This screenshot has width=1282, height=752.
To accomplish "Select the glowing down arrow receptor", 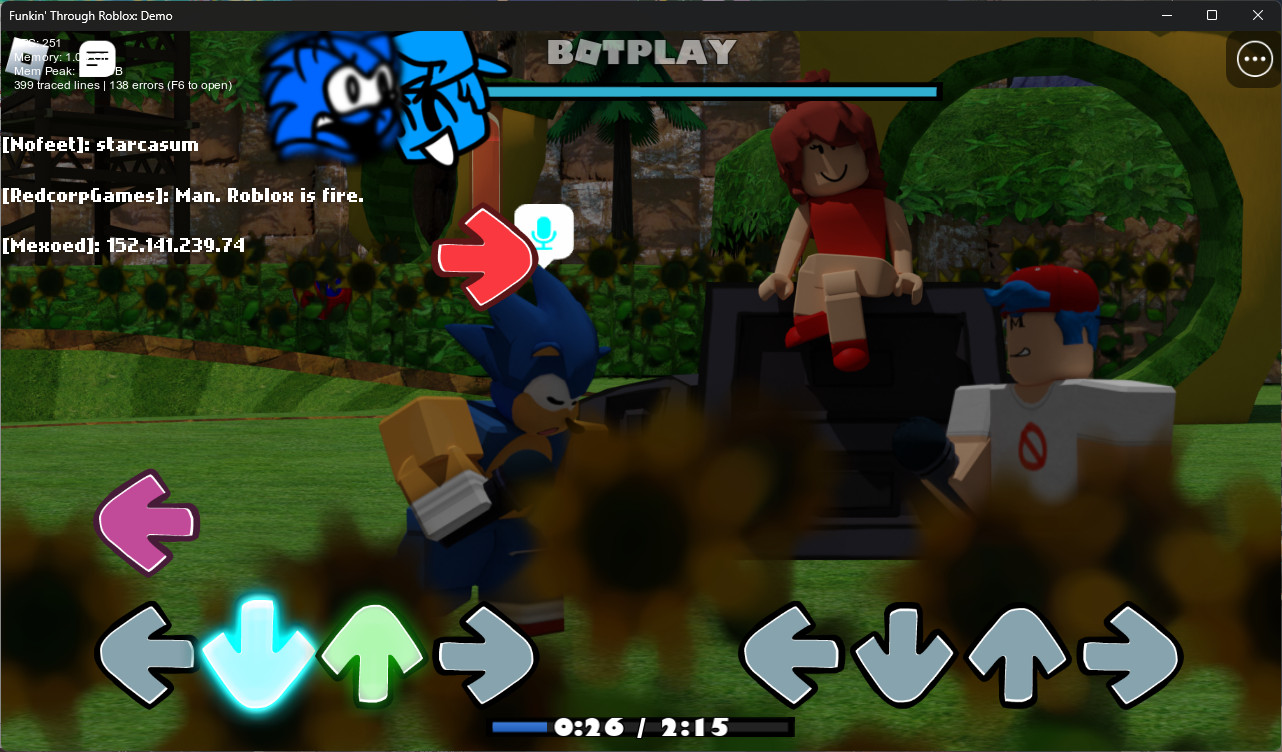I will 257,655.
